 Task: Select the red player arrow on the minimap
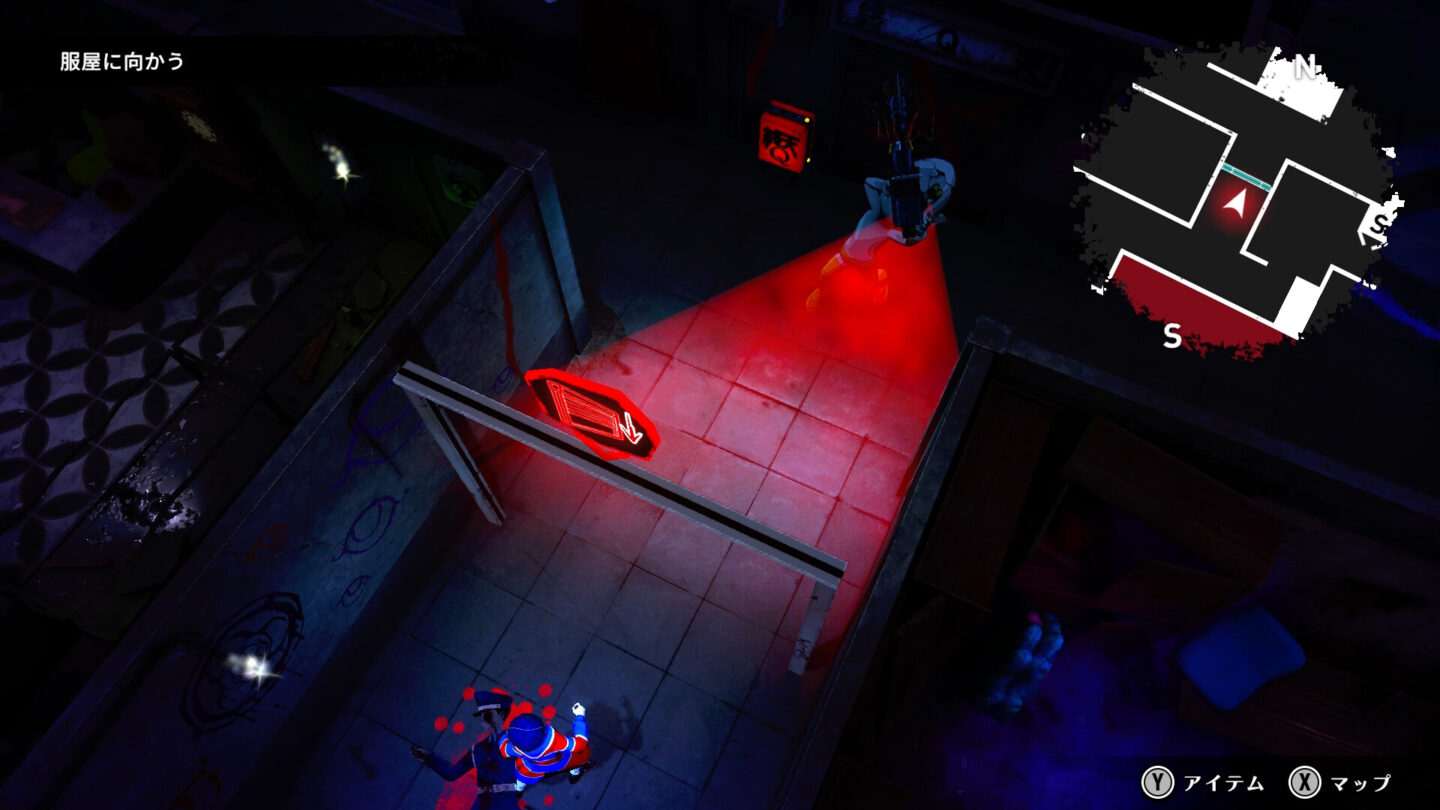click(x=1238, y=204)
